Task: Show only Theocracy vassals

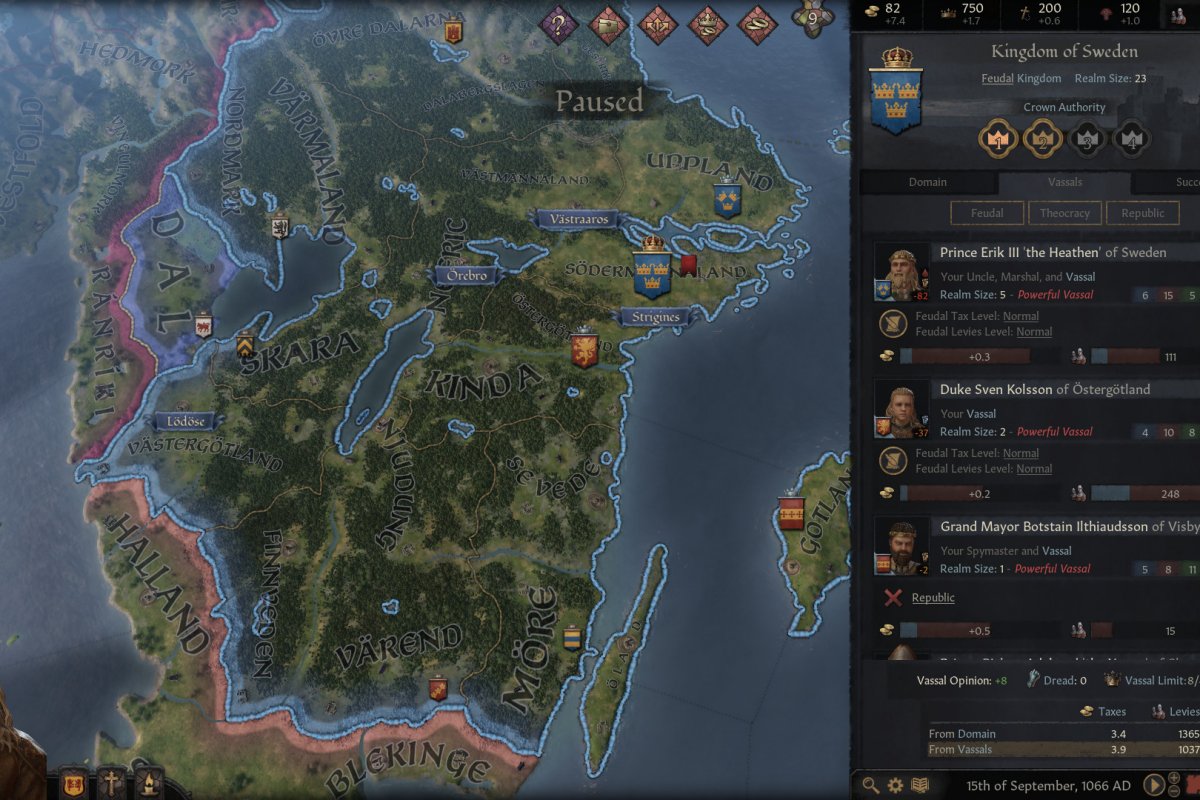Action: click(x=1064, y=213)
